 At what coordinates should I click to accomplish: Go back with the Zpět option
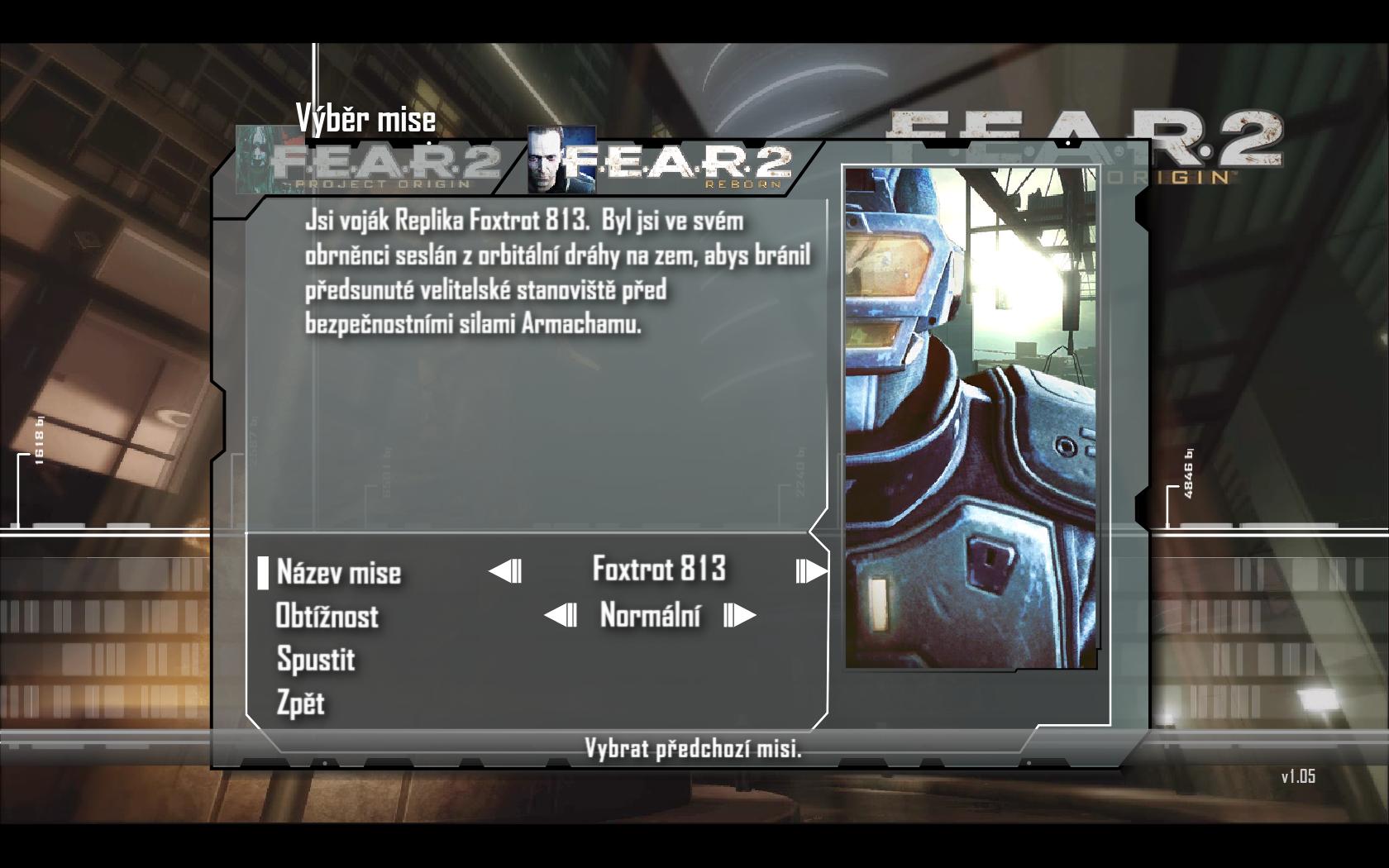[x=301, y=703]
